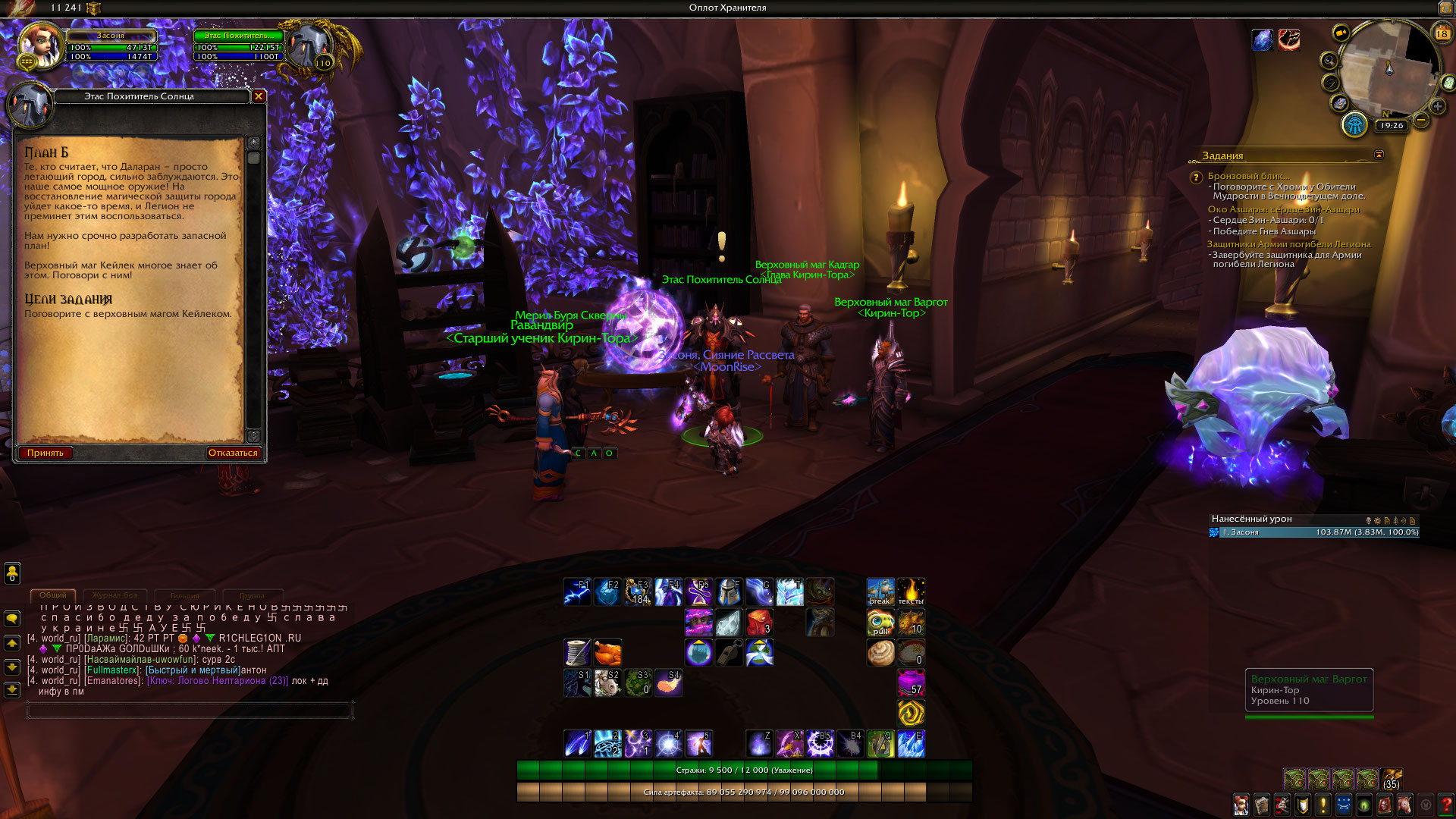The image size is (1456, 819).
Task: Use the whistle item on the action bar
Action: point(729,652)
